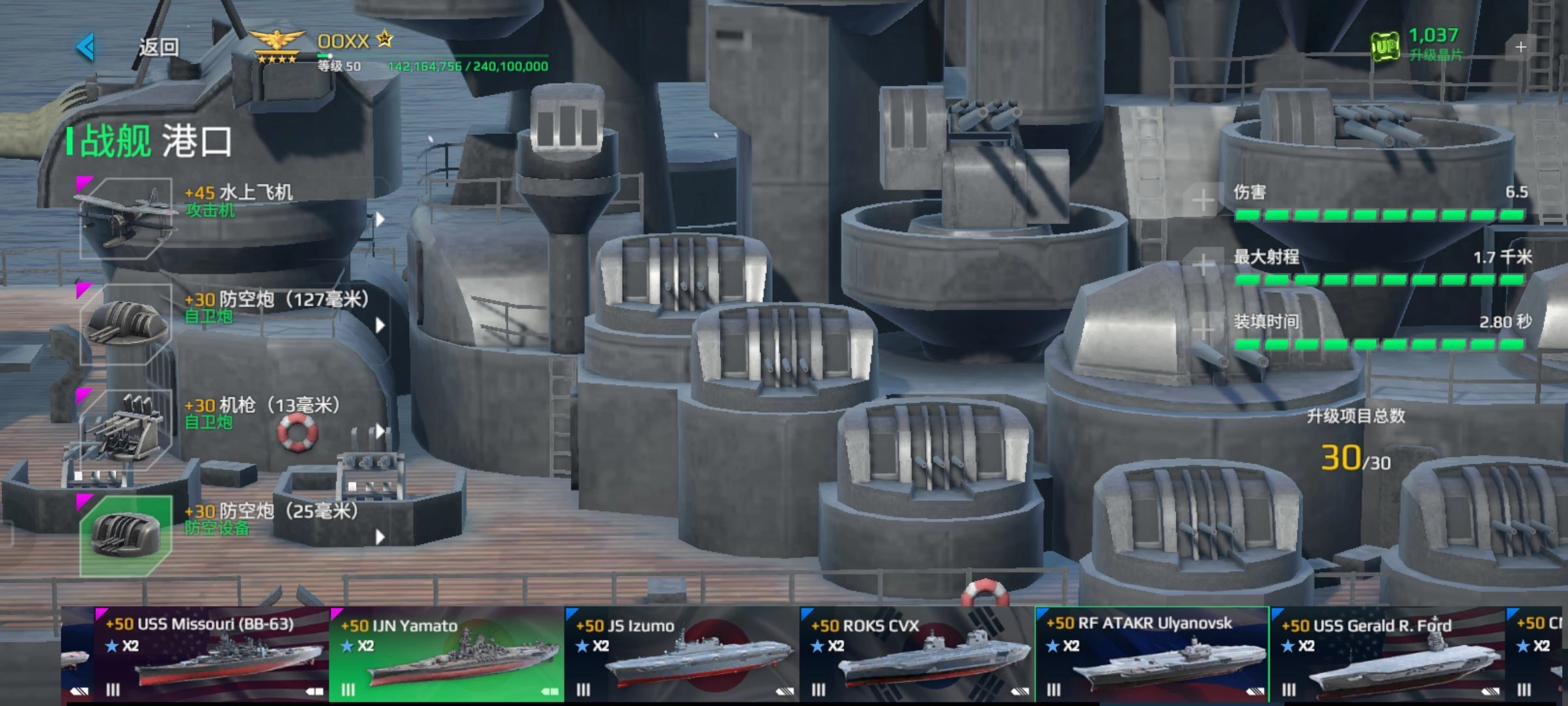Select the USS Missouri (BB-63) ship card
This screenshot has width=1568, height=706.
click(210, 654)
